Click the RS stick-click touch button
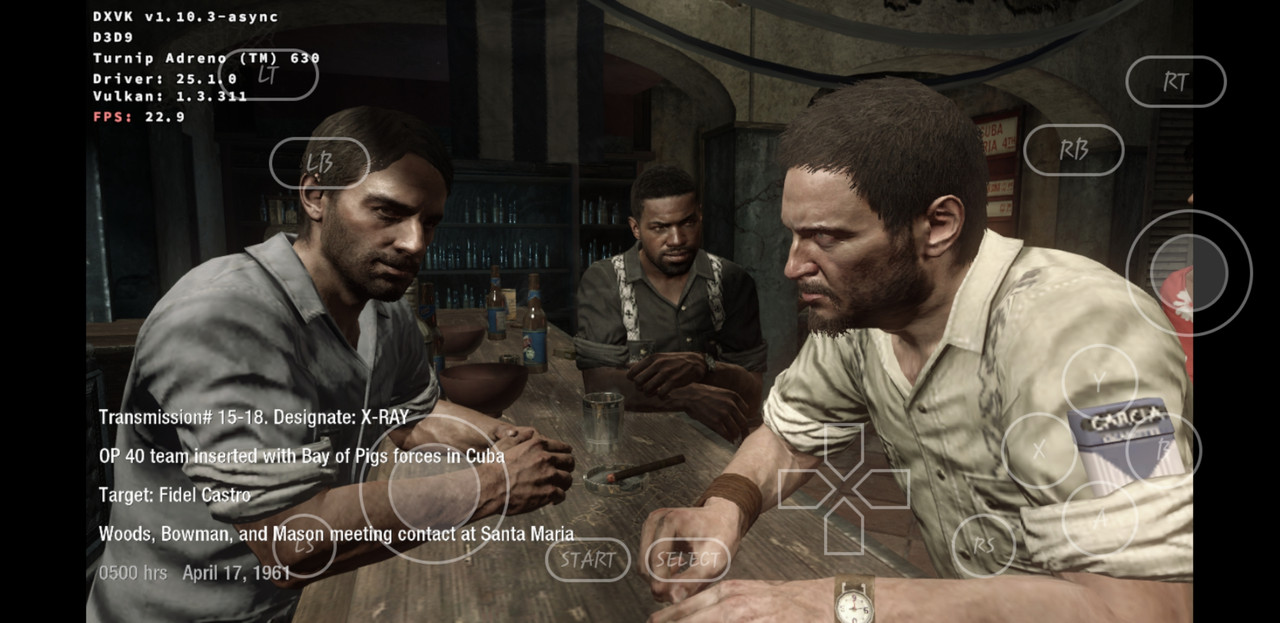1280x623 pixels. 984,546
